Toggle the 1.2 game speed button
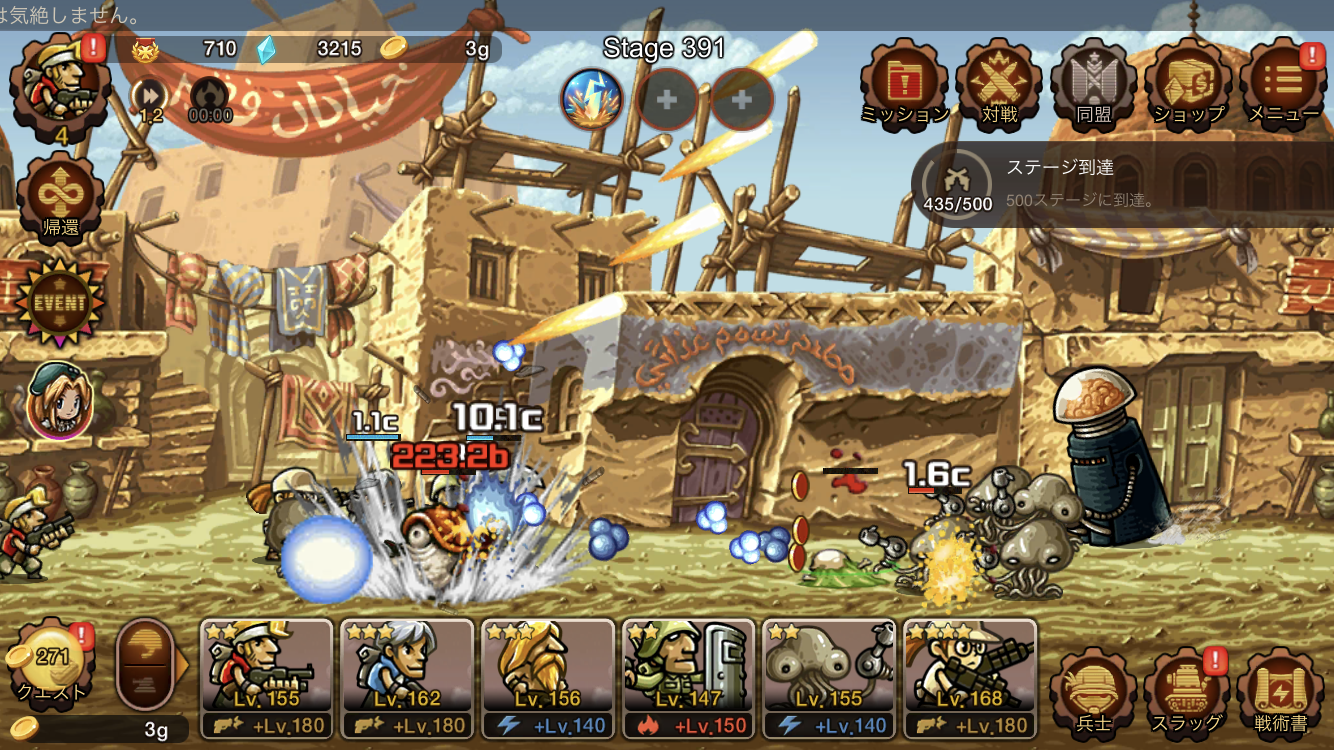This screenshot has width=1334, height=750. point(150,98)
